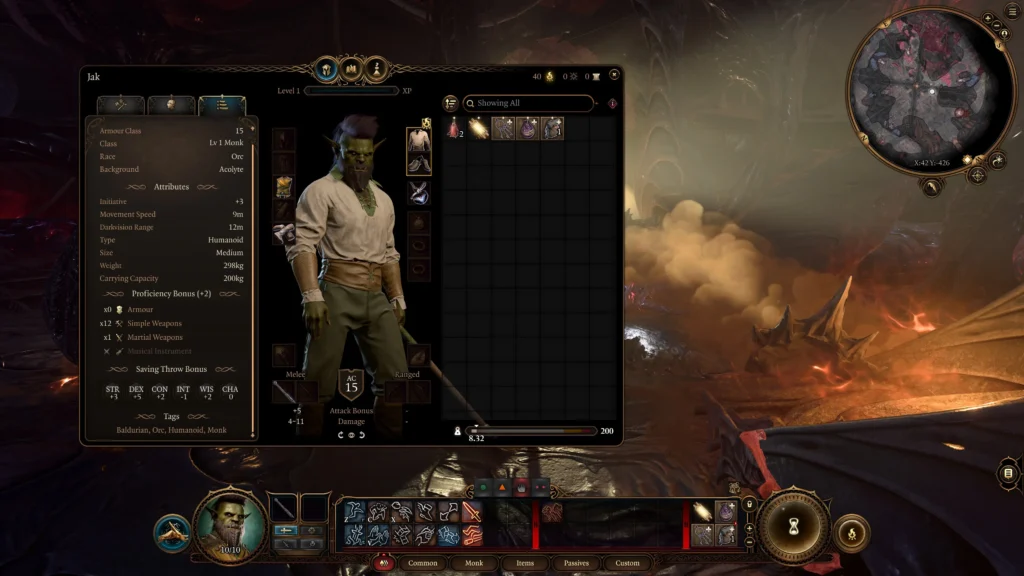Image resolution: width=1024 pixels, height=576 pixels.
Task: End turn with the hourglass button
Action: coord(794,525)
